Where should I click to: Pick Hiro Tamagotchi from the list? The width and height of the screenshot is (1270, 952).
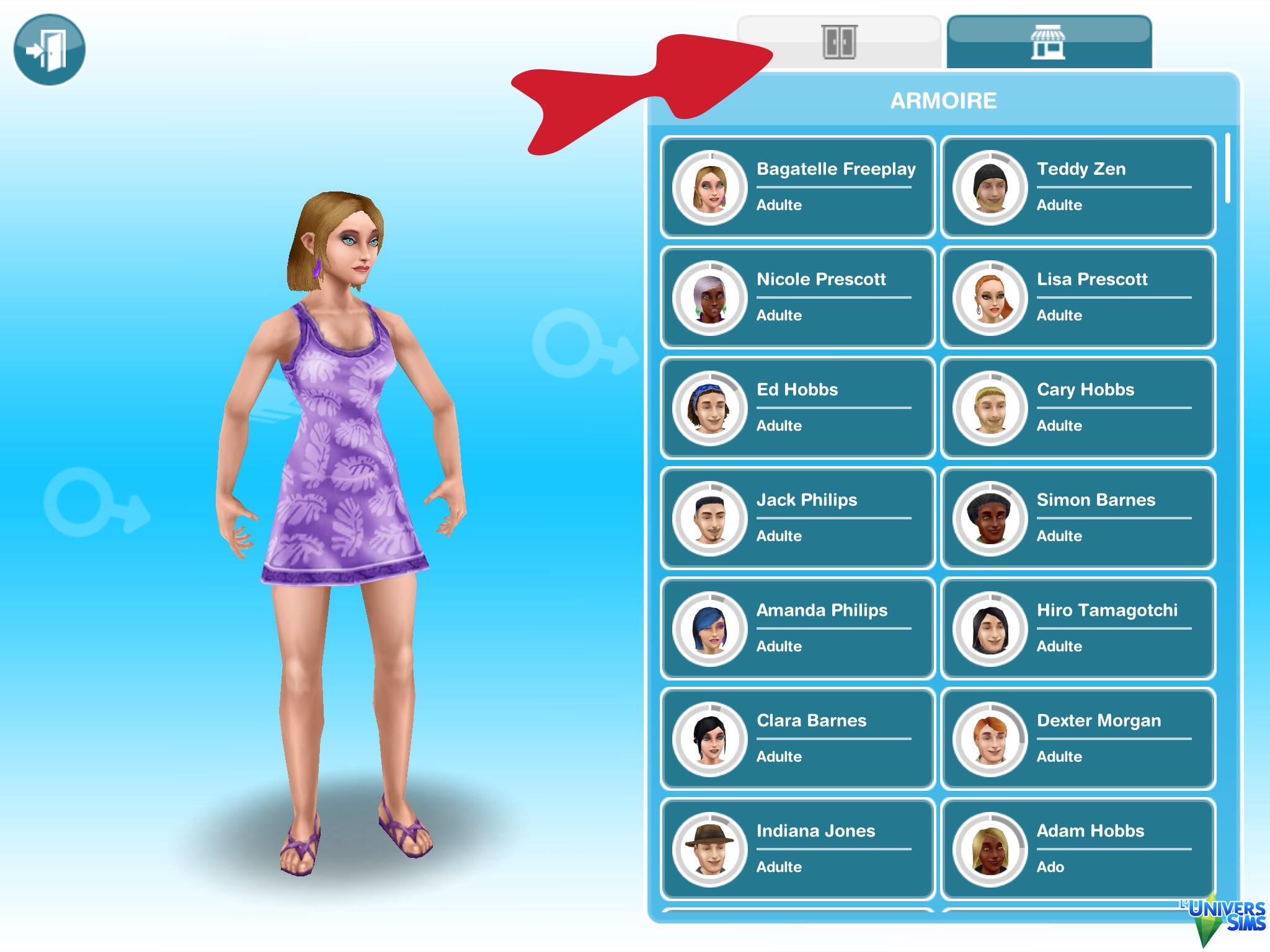point(1078,628)
